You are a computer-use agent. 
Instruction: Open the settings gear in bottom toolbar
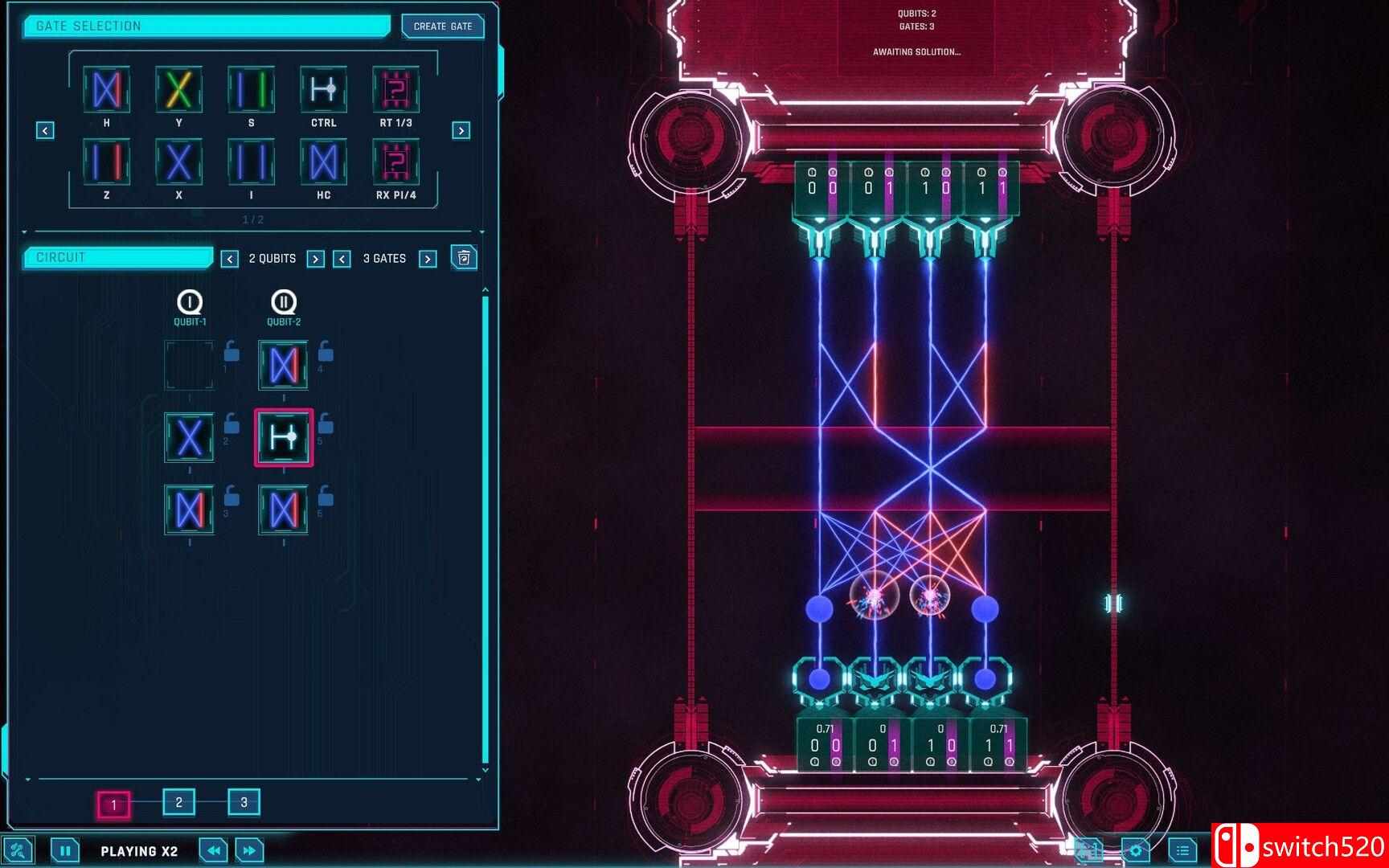coord(1136,850)
